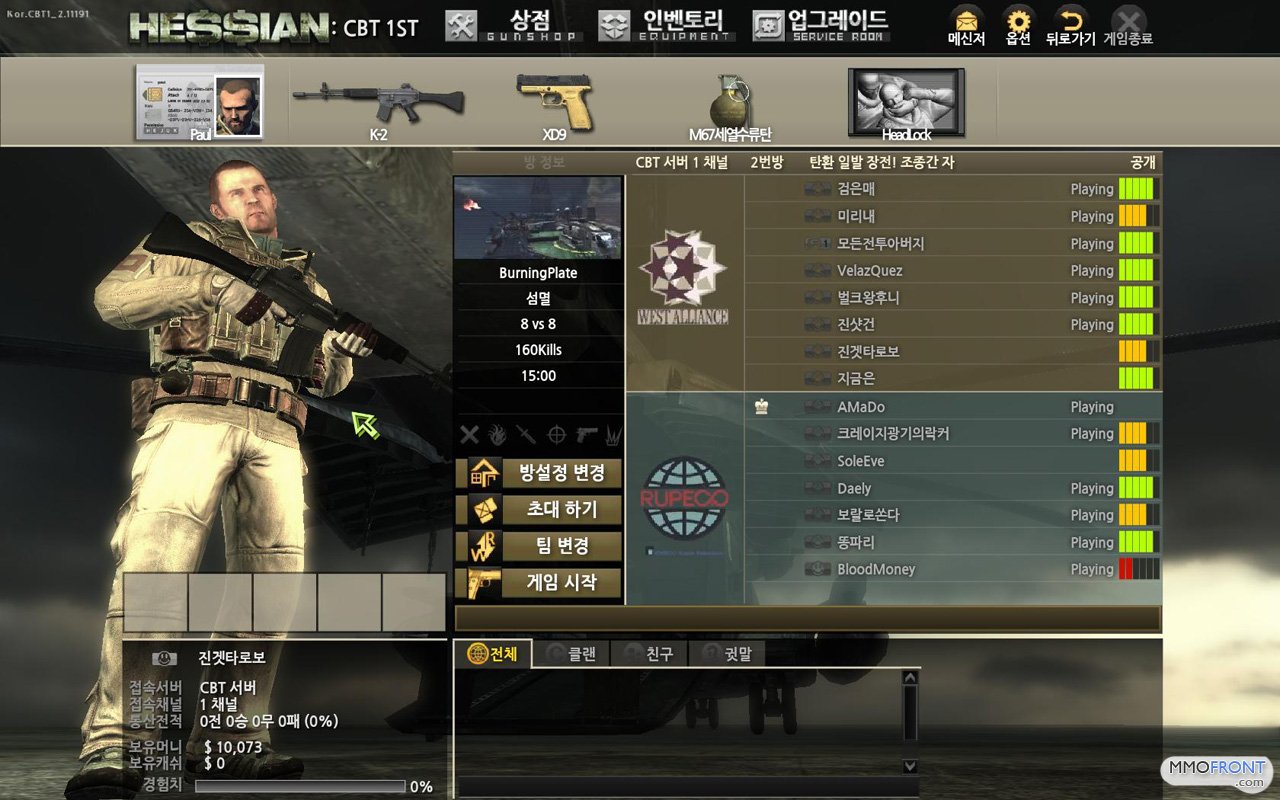Screen dimensions: 1280x800
Task: Click the 팀 변경 change team button
Action: pyautogui.click(x=539, y=546)
